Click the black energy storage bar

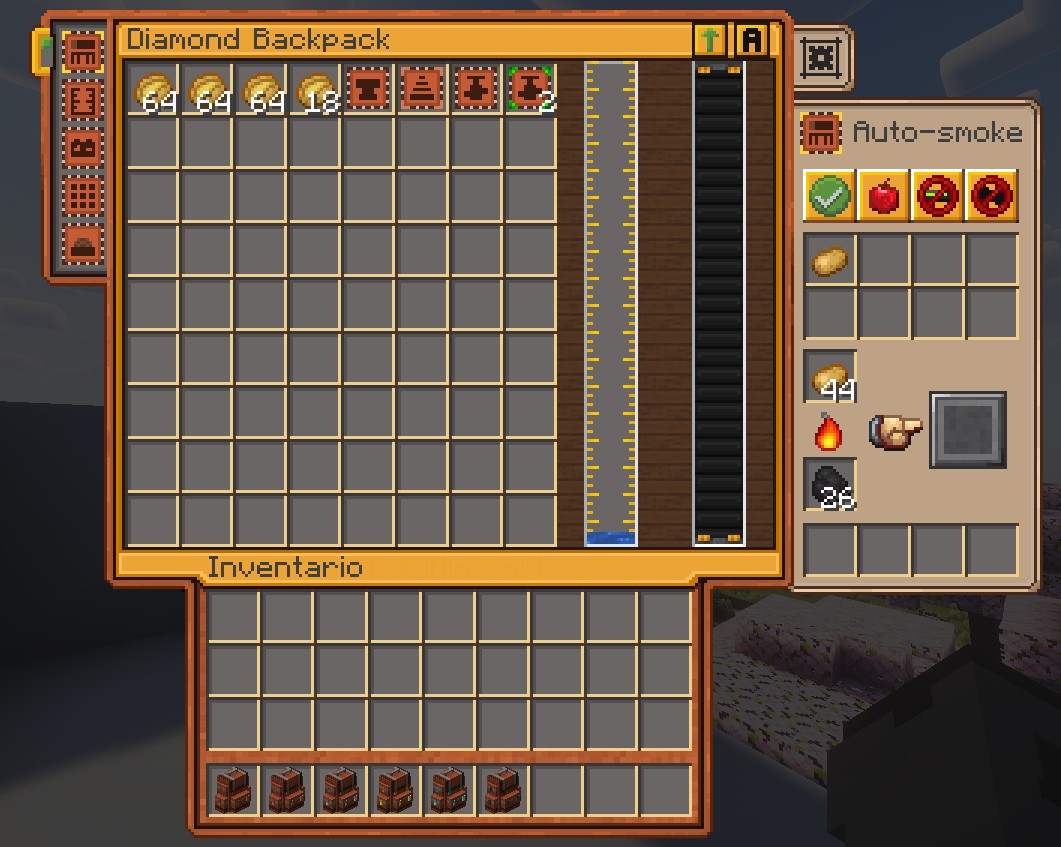pyautogui.click(x=719, y=300)
